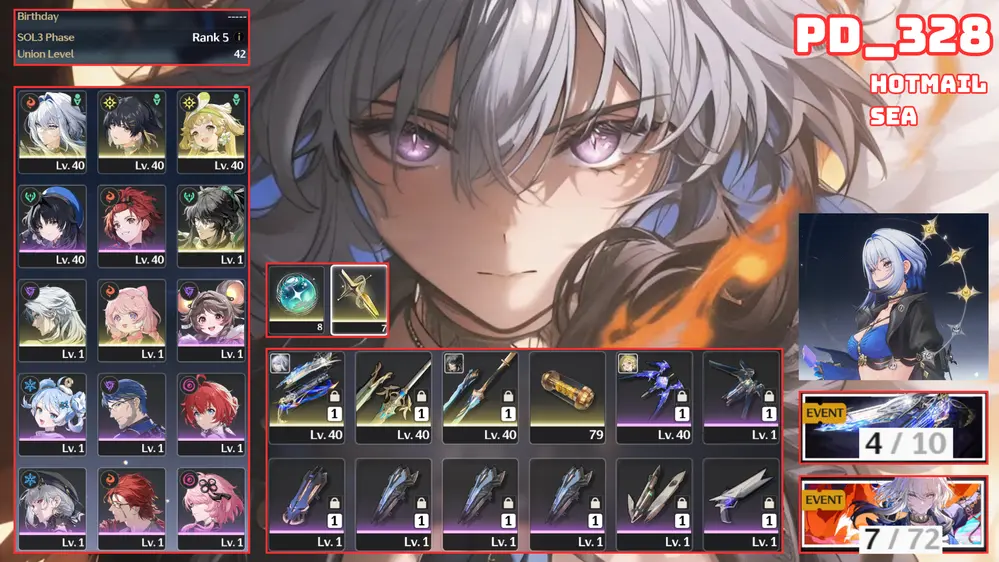Viewport: 999px width, 562px height.
Task: Select the pink-haired girl with black bow
Action: tap(212, 507)
